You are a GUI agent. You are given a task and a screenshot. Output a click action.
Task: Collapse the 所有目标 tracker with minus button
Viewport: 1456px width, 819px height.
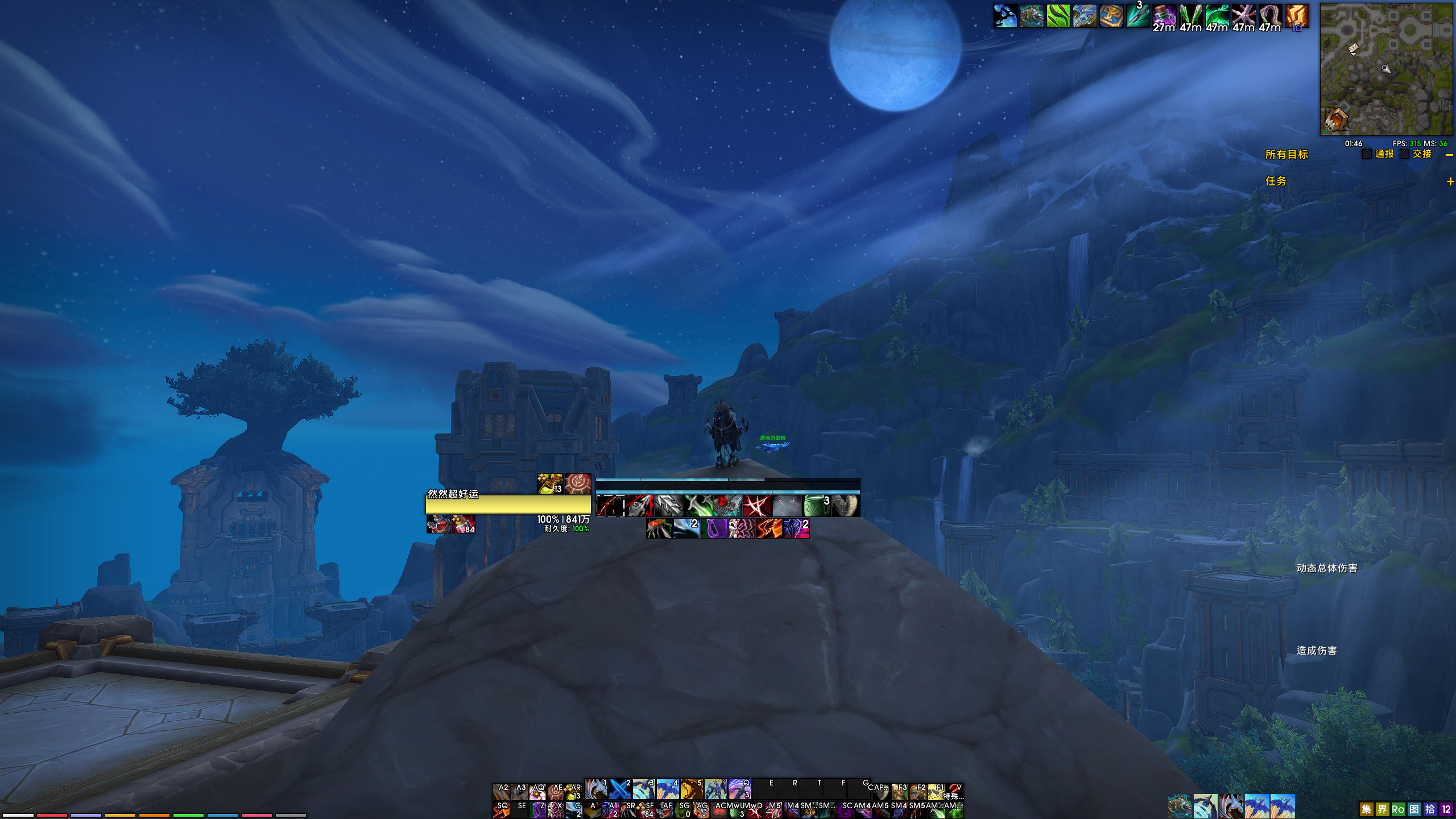pos(1449,155)
